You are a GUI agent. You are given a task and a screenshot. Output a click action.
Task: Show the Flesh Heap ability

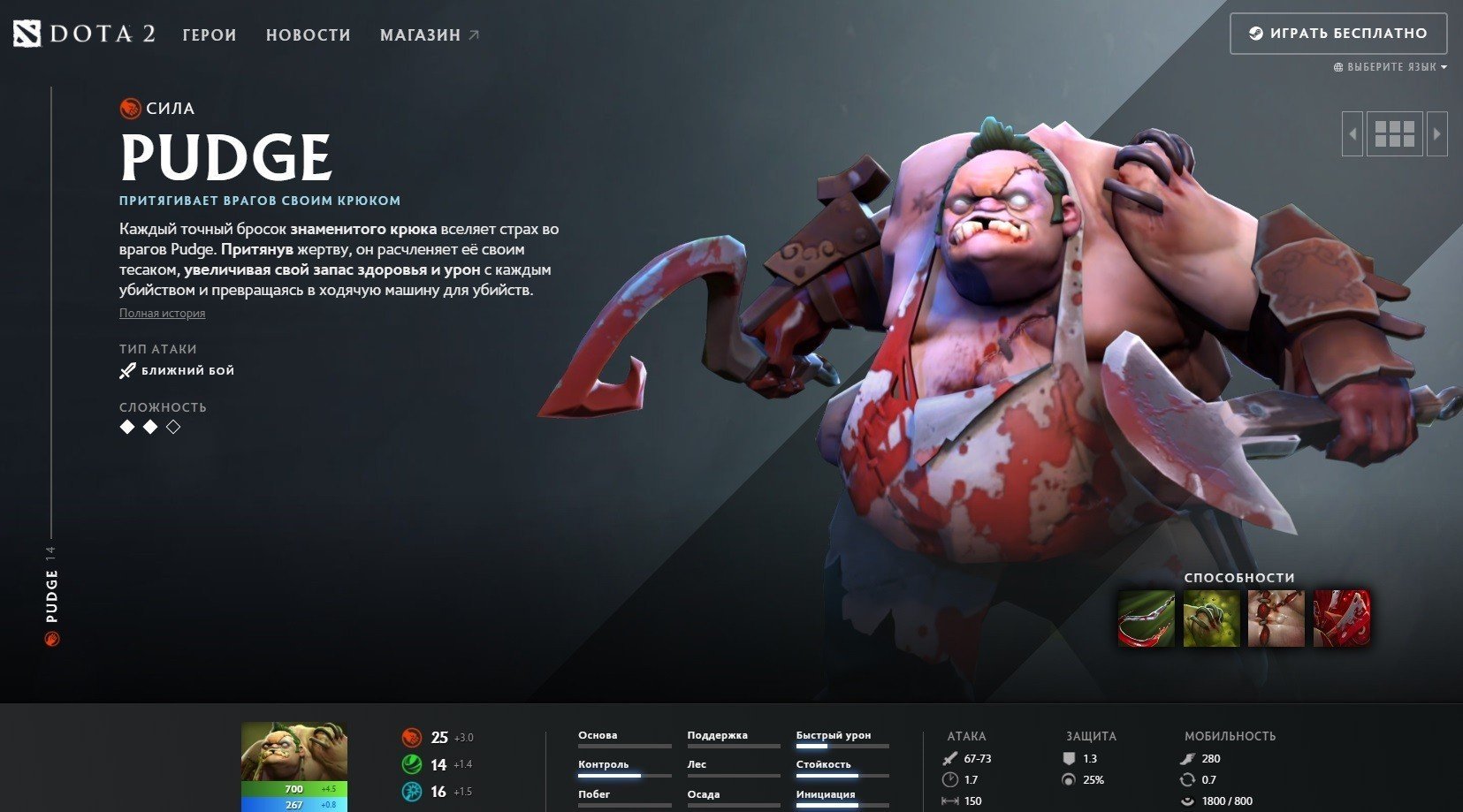(x=1276, y=618)
